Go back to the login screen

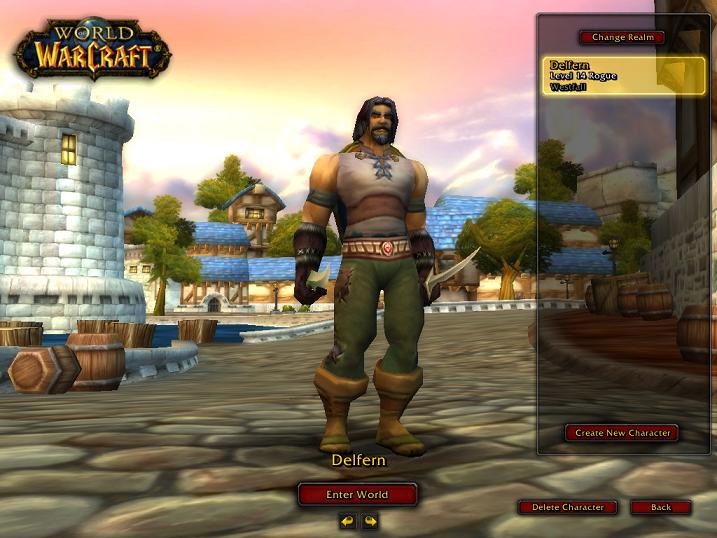tap(660, 507)
